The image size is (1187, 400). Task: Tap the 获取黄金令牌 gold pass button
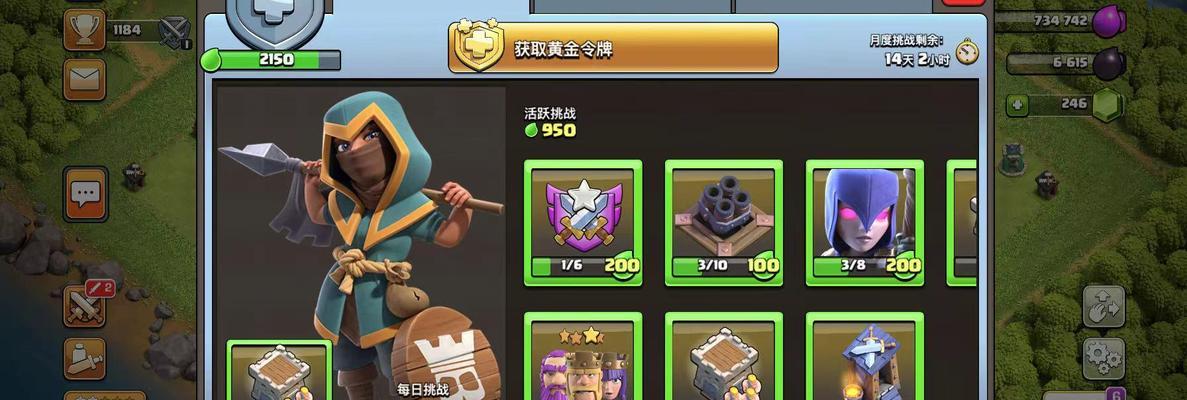point(612,48)
